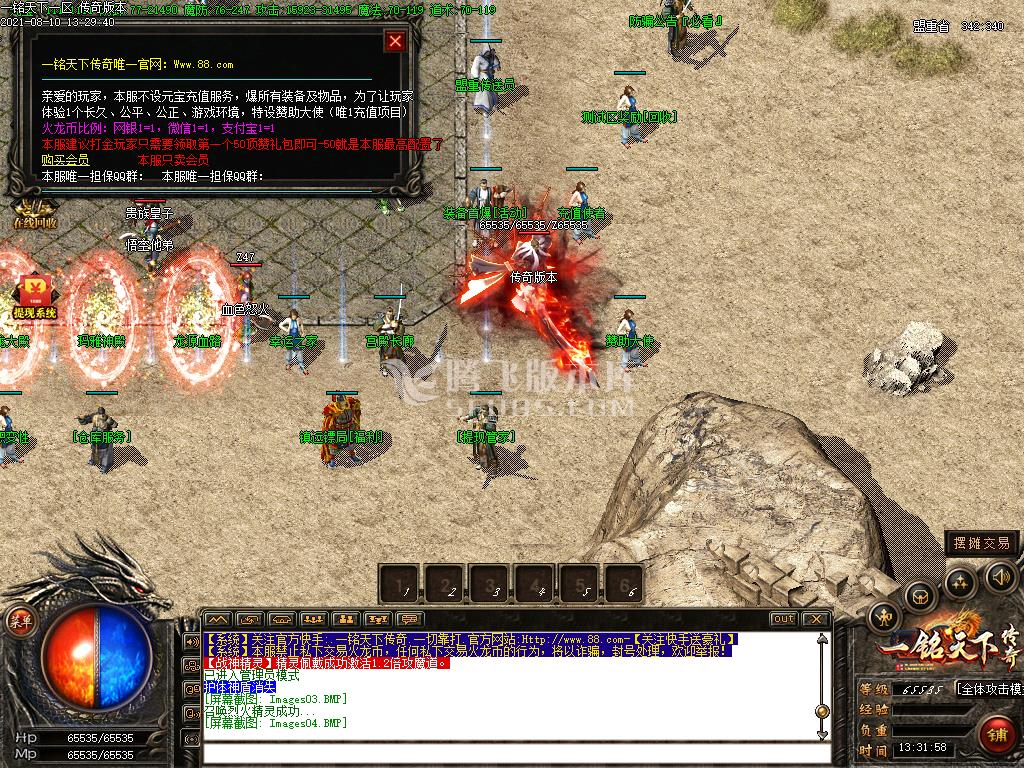Open the 在线回收 online recycling icon
Image resolution: width=1024 pixels, height=768 pixels.
pos(34,212)
